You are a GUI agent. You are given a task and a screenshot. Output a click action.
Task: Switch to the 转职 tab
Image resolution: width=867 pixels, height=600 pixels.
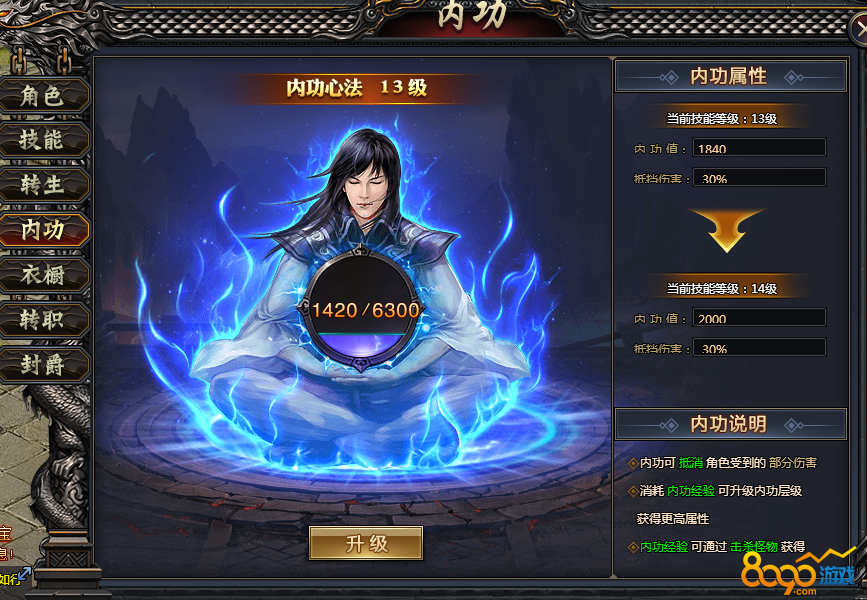(43, 320)
